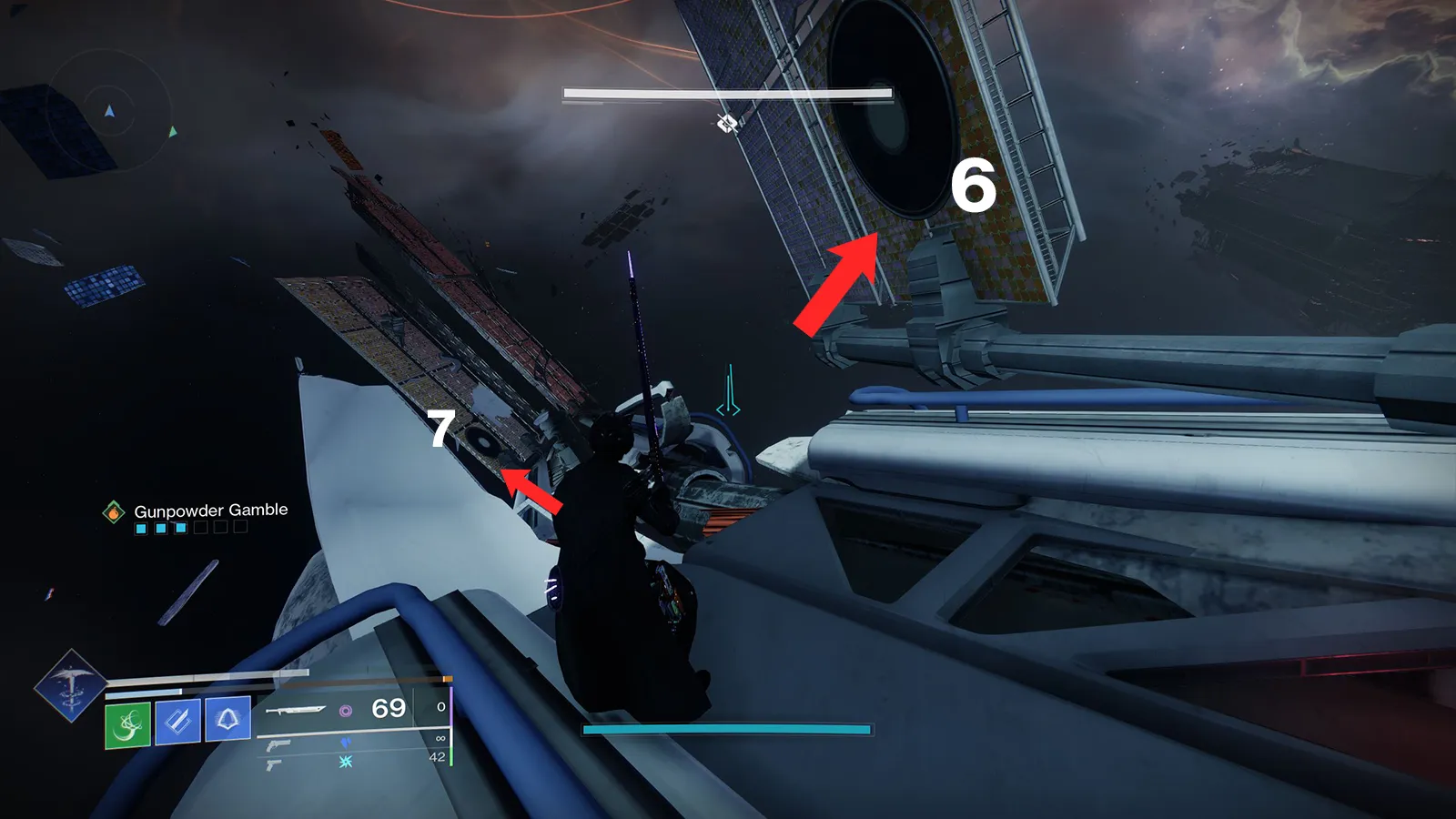Activate the diamond-shaped Super ability icon
Screen dimensions: 1456x819
[x=70, y=685]
